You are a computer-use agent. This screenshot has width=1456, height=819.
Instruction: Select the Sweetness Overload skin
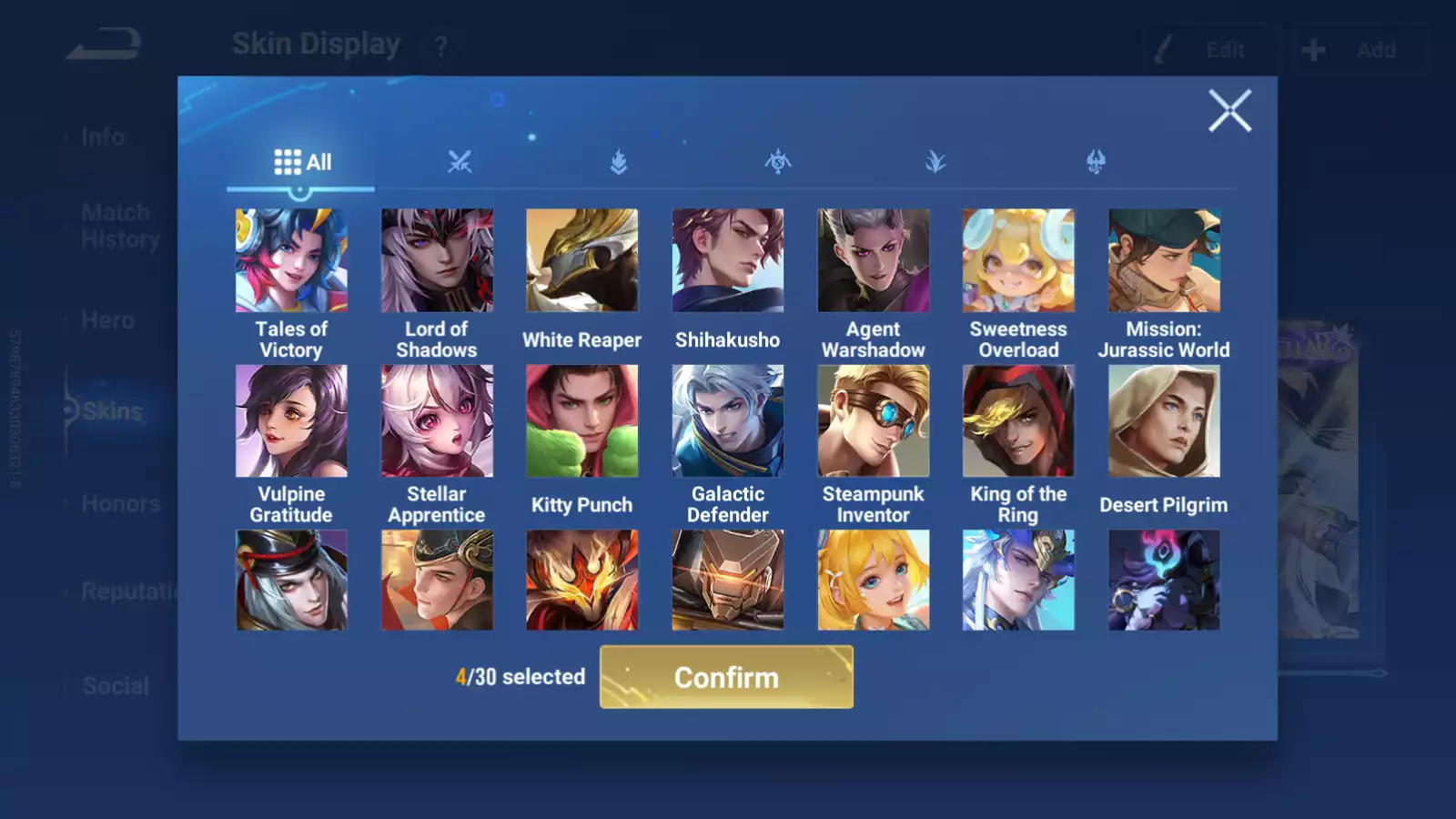(x=1018, y=261)
